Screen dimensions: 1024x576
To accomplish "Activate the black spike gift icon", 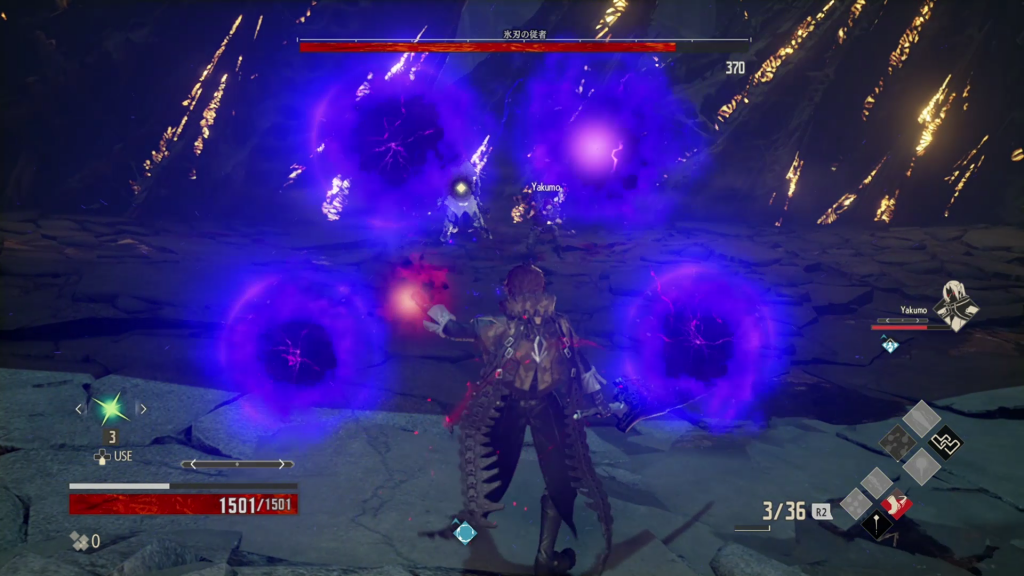I will pos(878,527).
